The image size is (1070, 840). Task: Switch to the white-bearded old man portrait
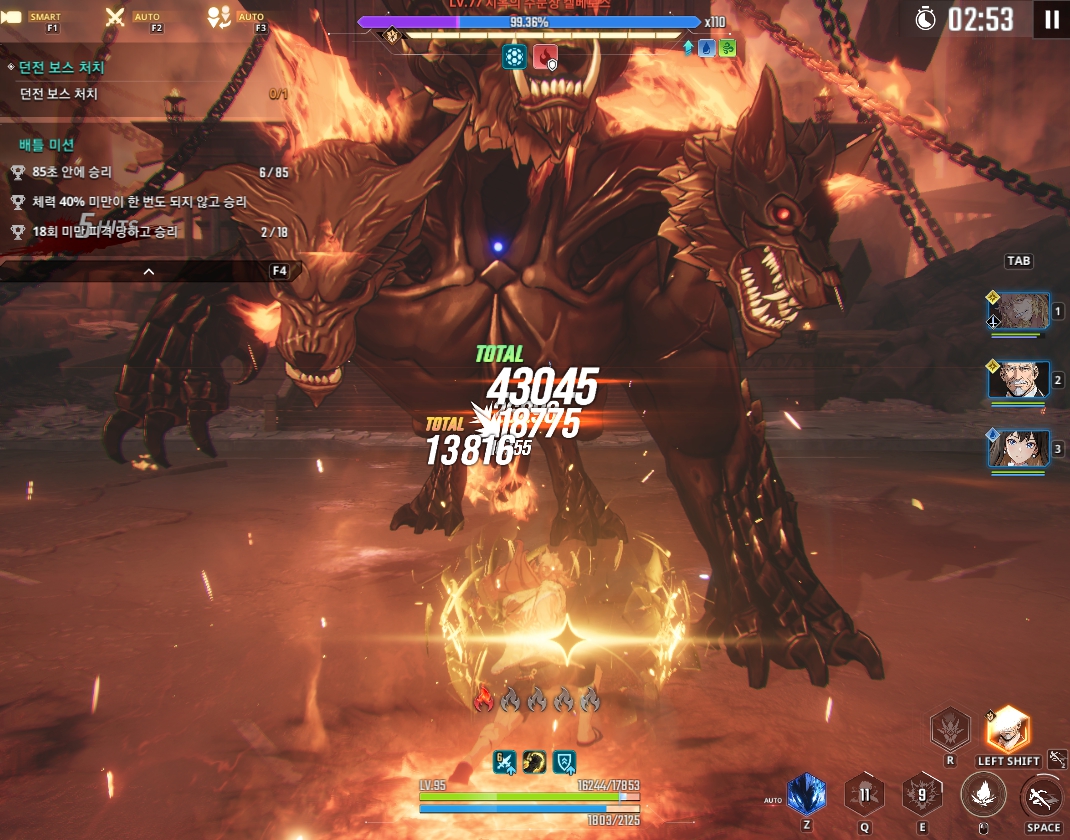1018,380
